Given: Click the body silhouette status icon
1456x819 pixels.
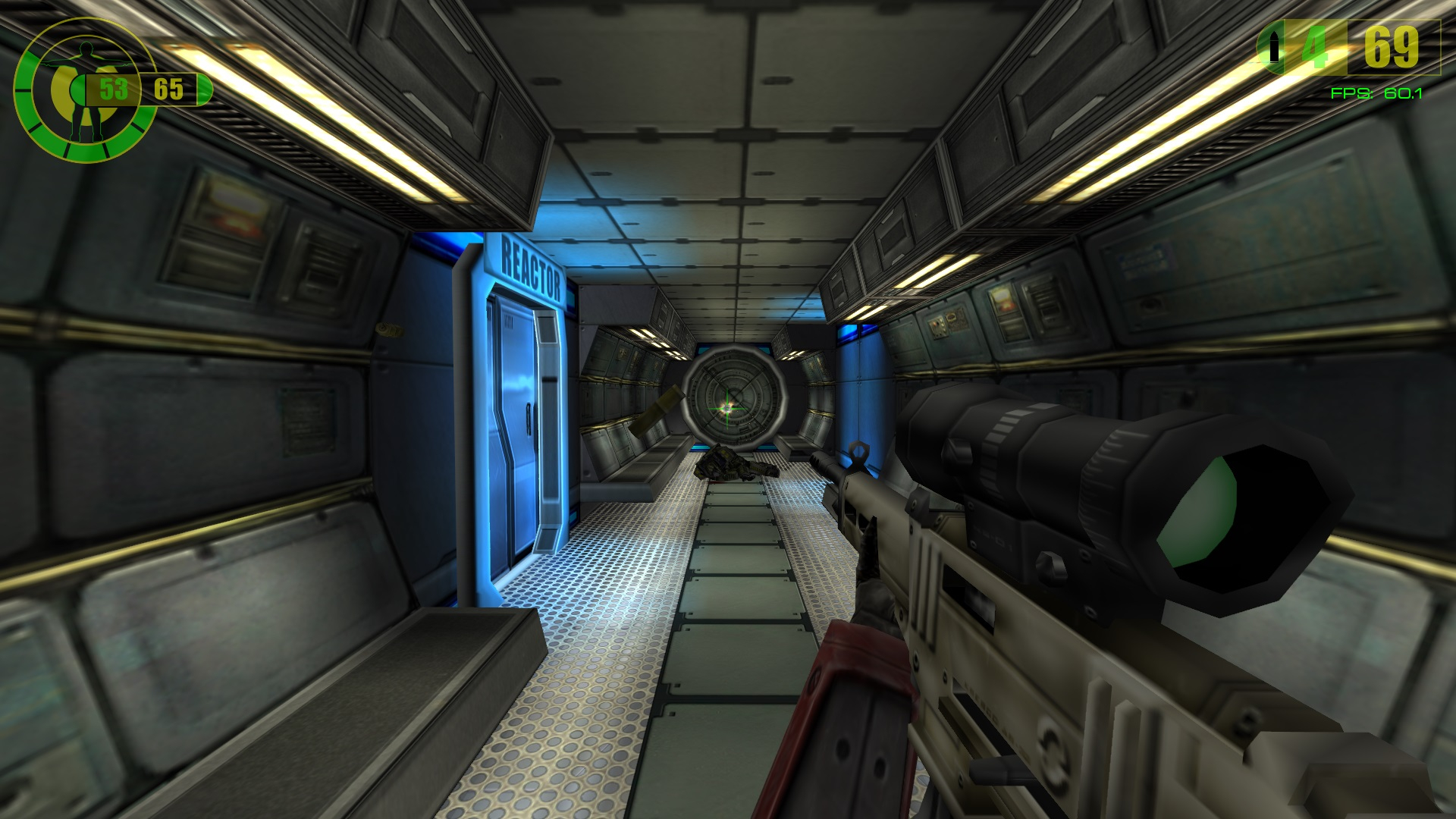Looking at the screenshot, I should [x=84, y=89].
